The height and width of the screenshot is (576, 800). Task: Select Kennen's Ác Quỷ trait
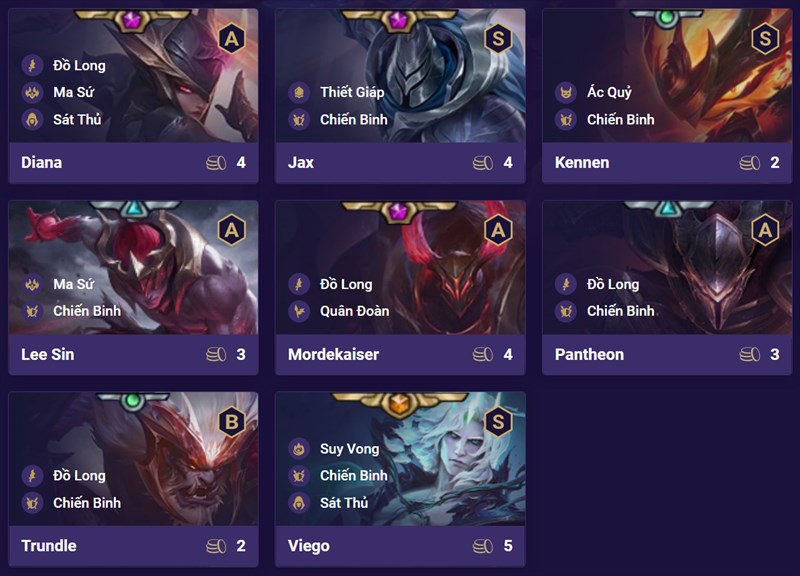608,92
